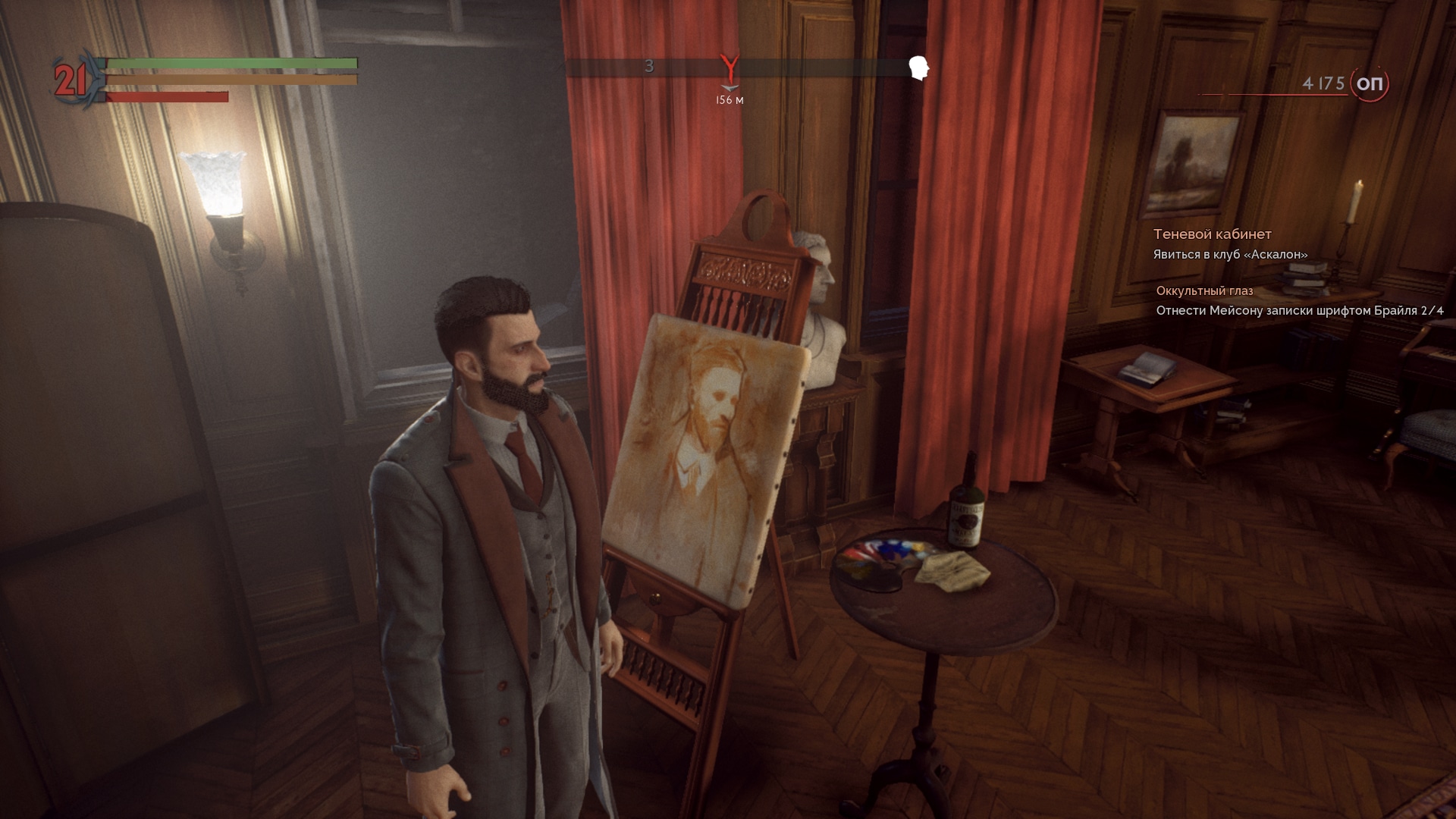Image resolution: width=1456 pixels, height=819 pixels.
Task: Click the quest title Теневой кабинет
Action: pyautogui.click(x=1213, y=234)
